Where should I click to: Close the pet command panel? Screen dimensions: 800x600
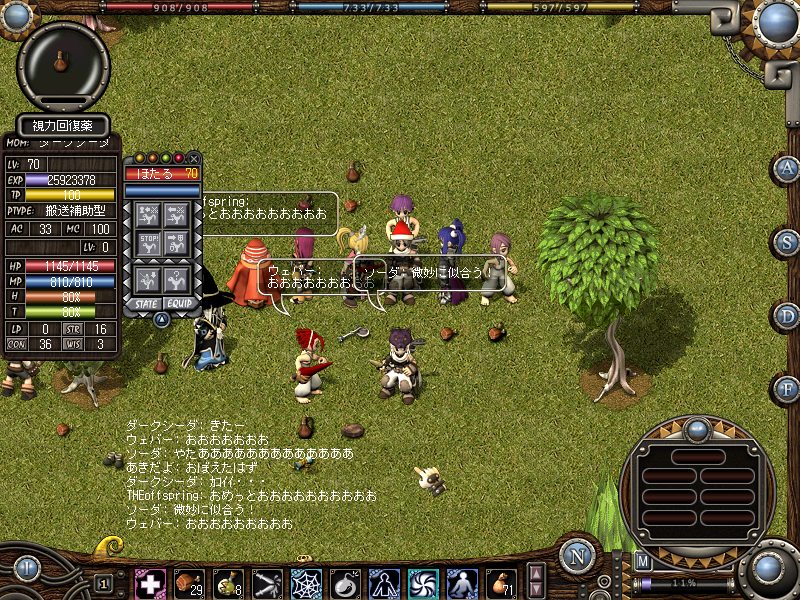click(194, 158)
